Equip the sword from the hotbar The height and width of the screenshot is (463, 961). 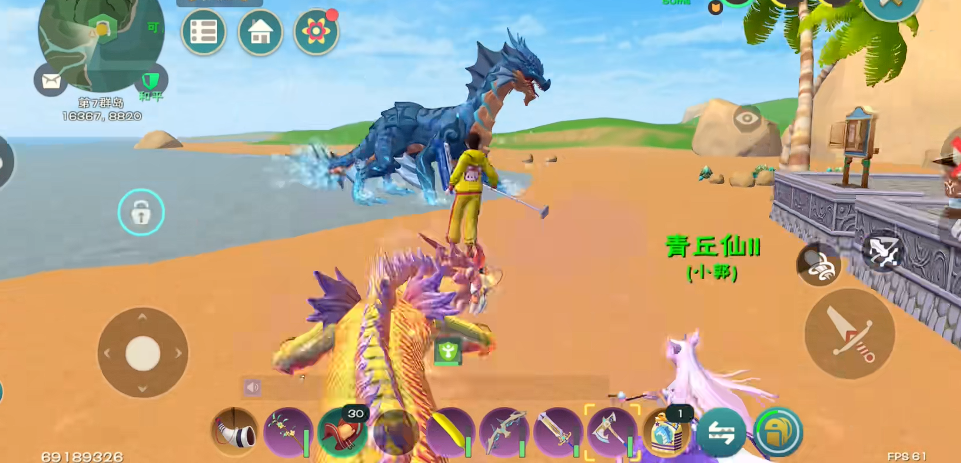pos(557,432)
